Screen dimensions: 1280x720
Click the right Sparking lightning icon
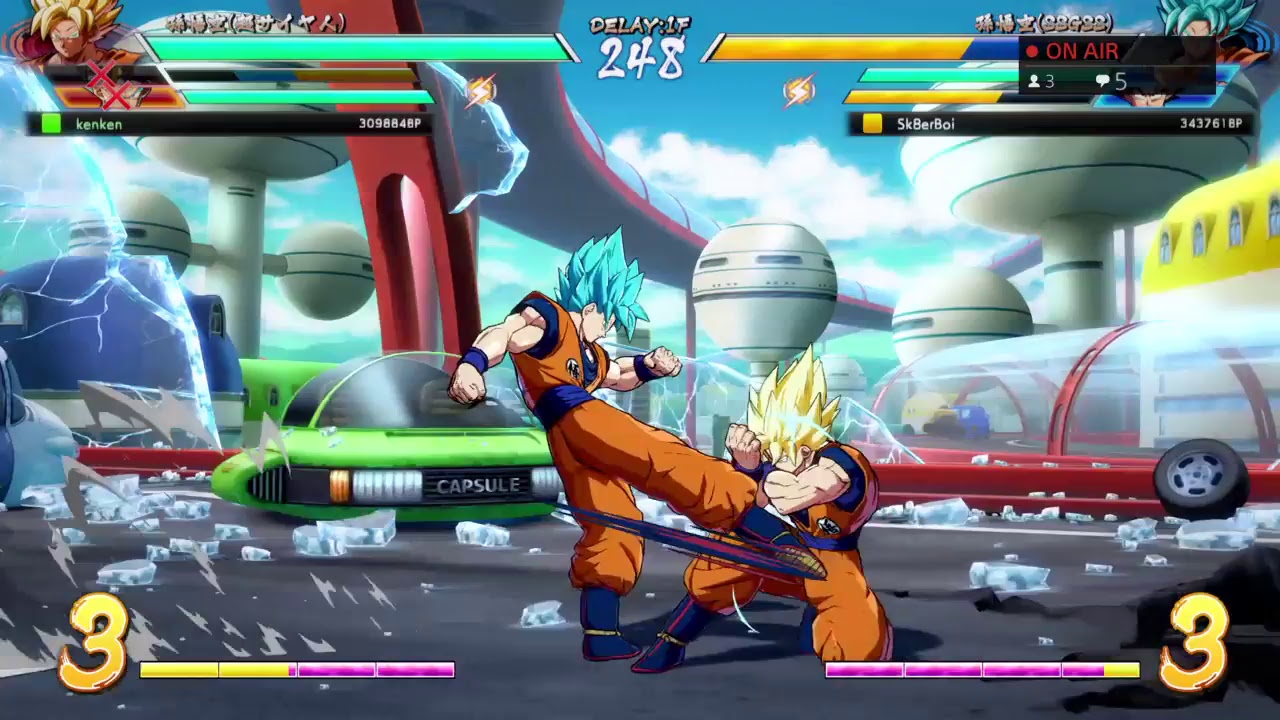tap(798, 90)
